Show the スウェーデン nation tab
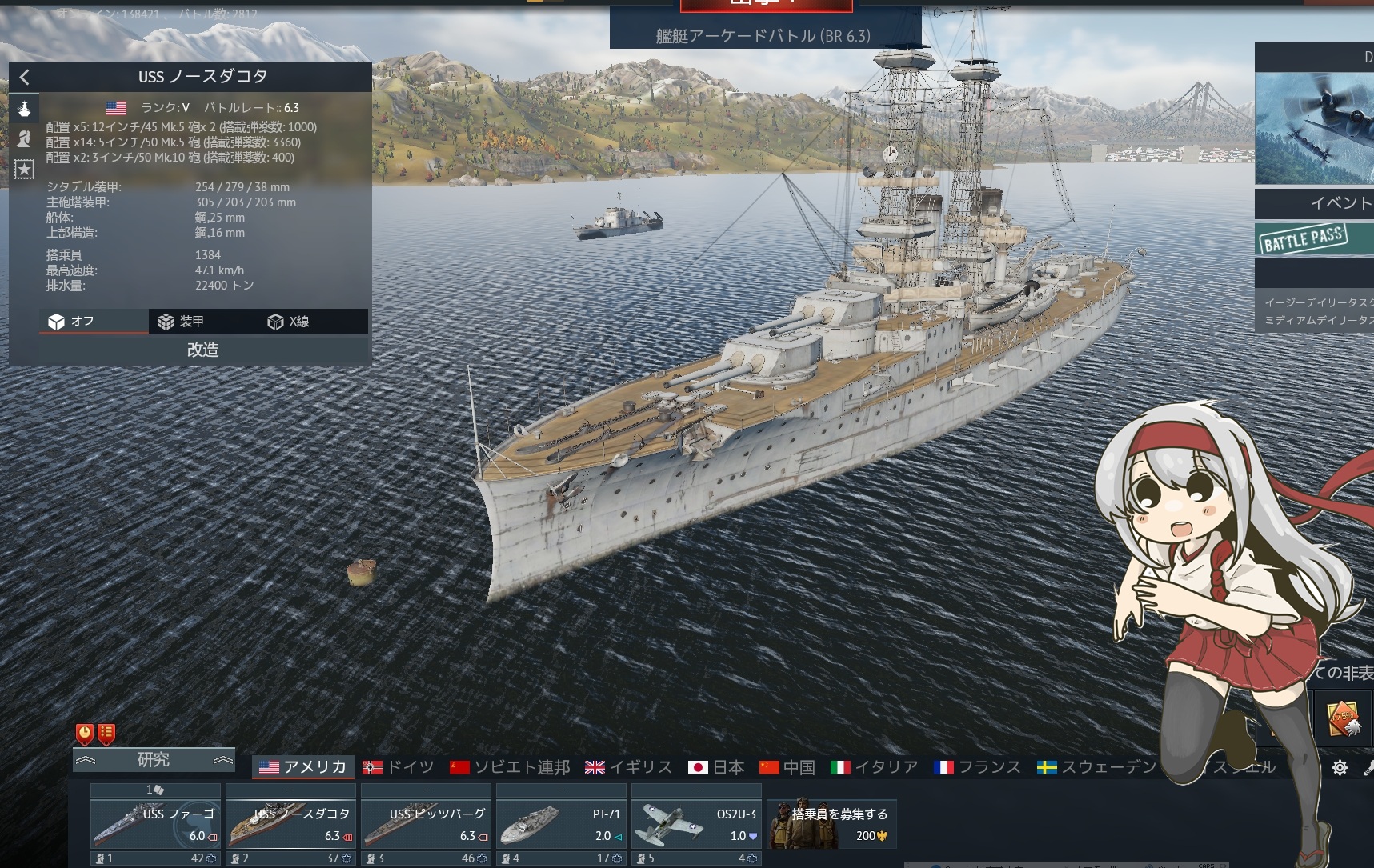Screen dimensions: 1374x868 [x=1096, y=767]
